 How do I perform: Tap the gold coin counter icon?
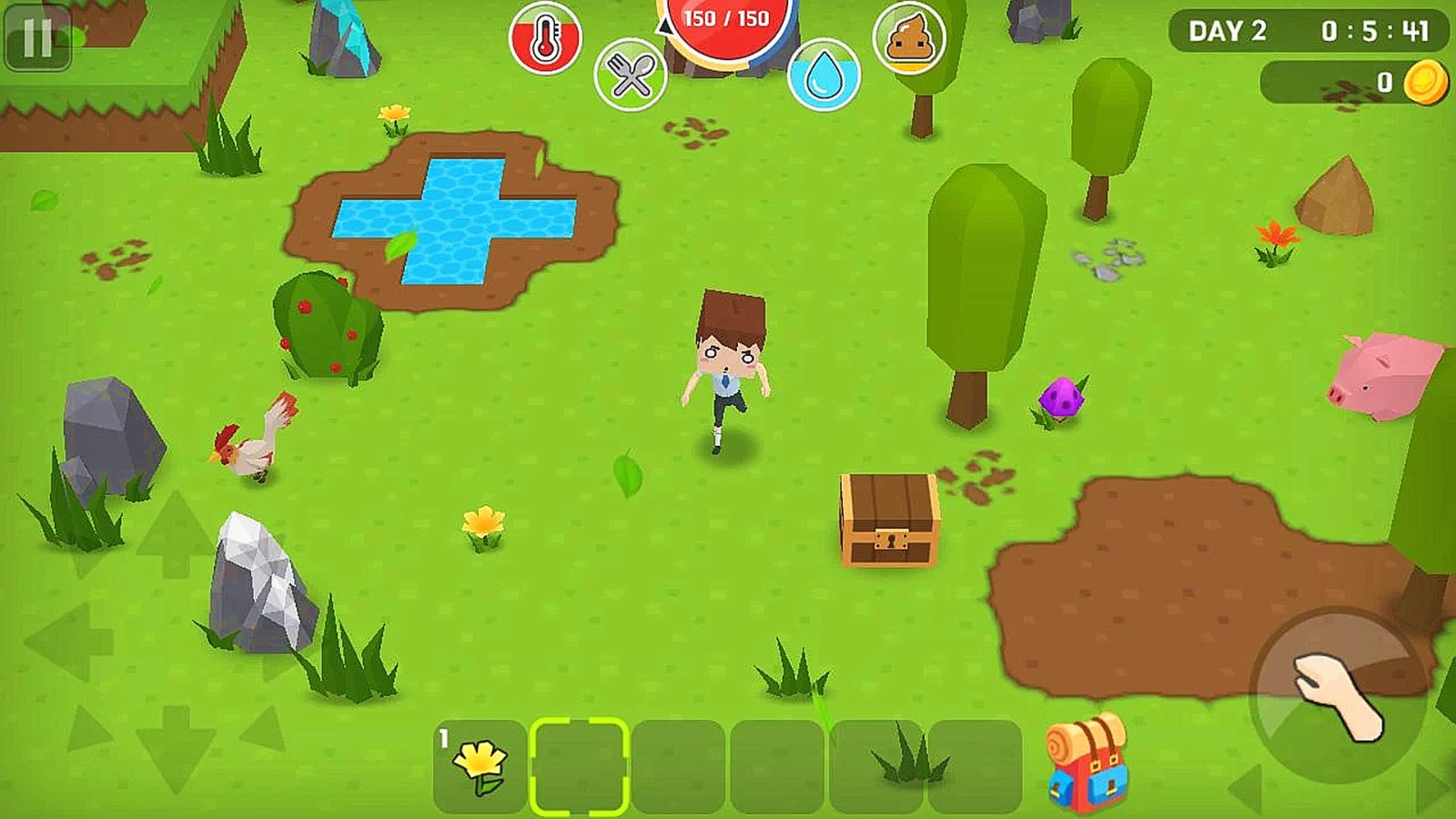[x=1424, y=81]
